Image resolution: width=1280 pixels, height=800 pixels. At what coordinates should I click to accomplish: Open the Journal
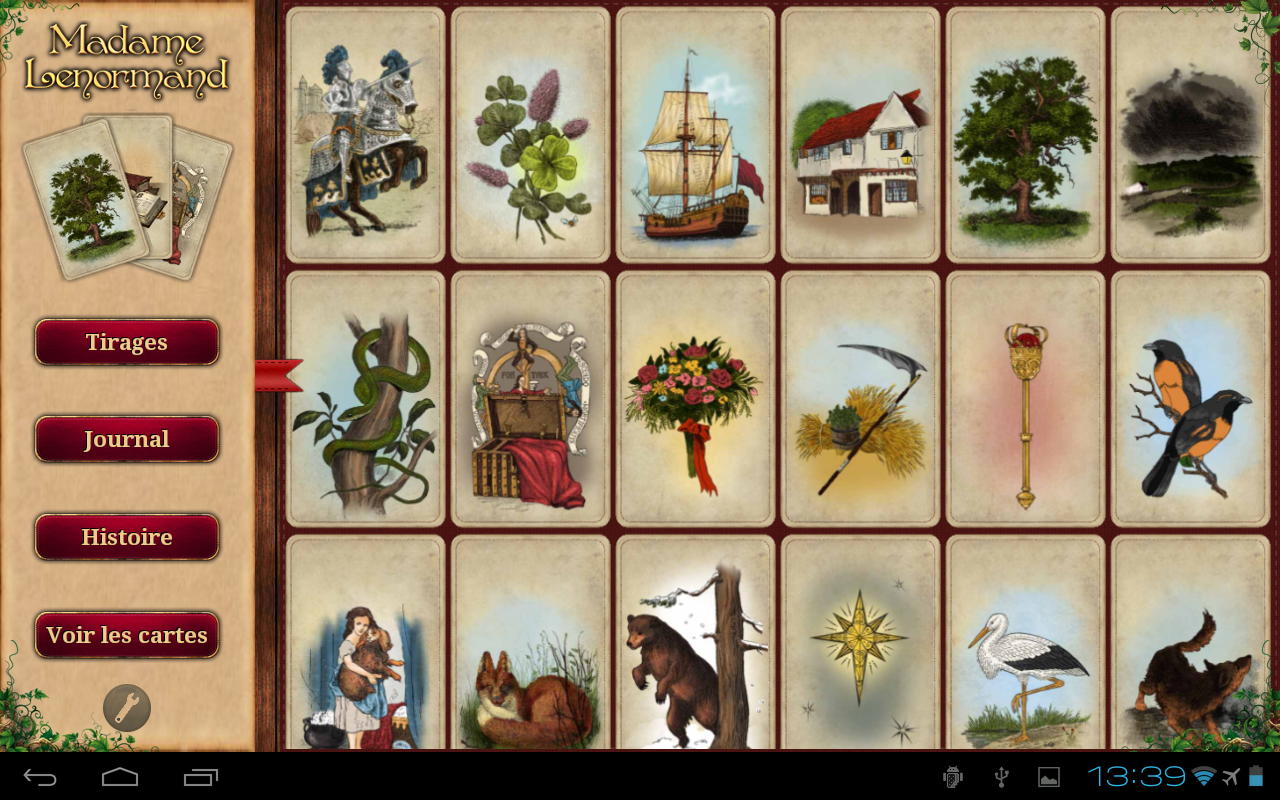coord(126,438)
